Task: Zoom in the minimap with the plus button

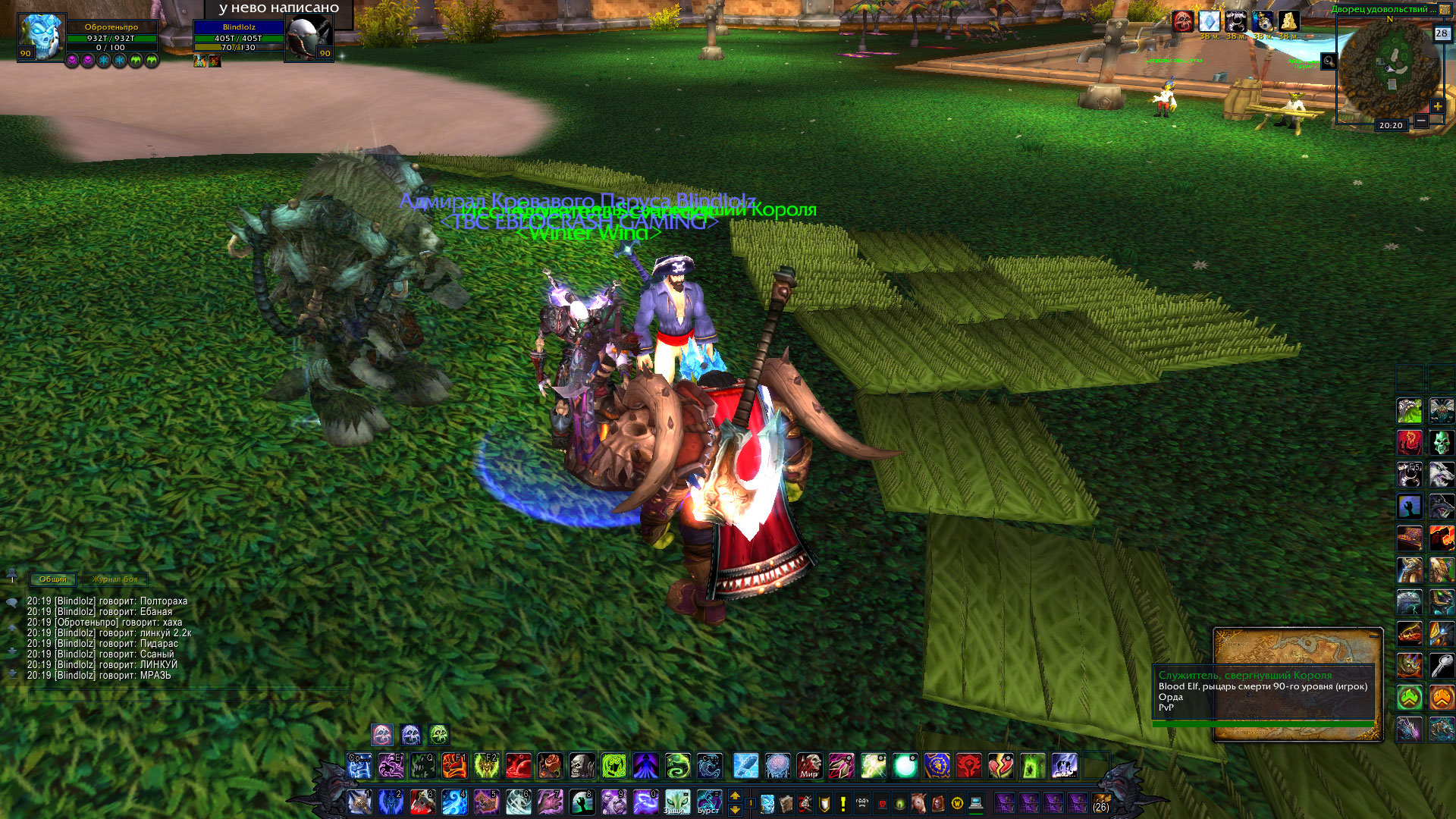Action: click(x=1437, y=107)
